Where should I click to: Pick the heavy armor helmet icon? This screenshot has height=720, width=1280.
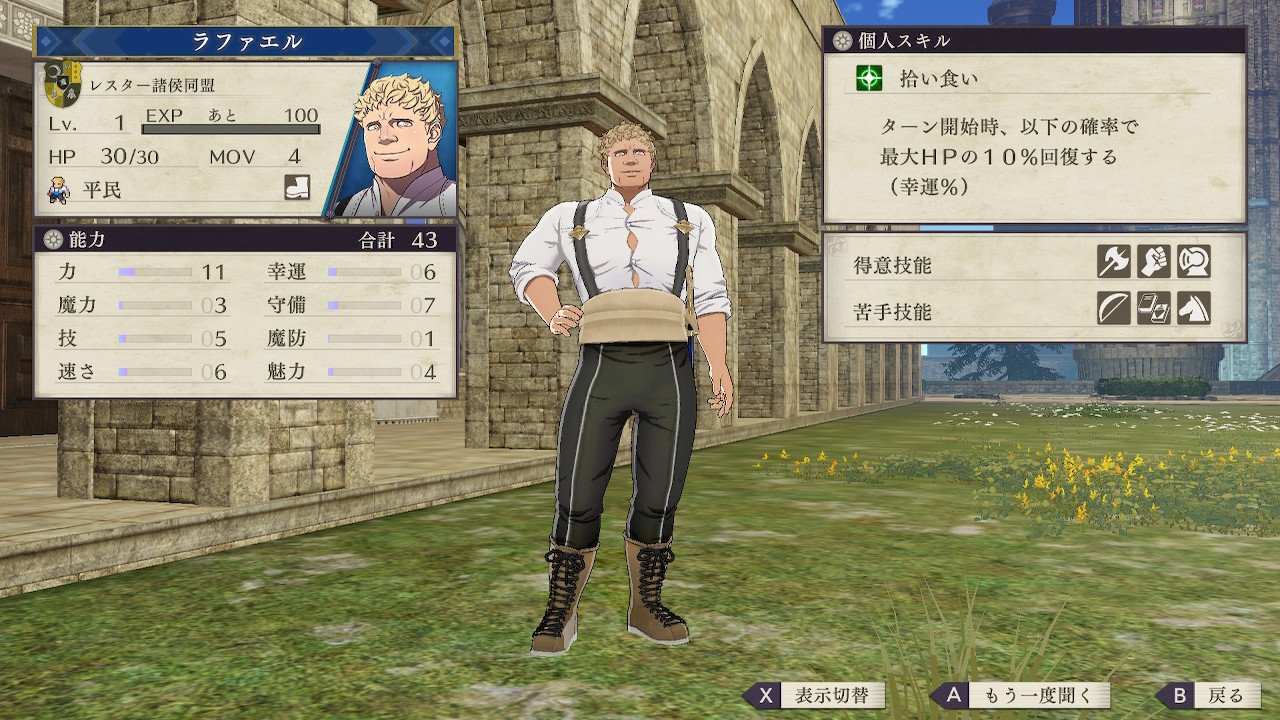1194,261
